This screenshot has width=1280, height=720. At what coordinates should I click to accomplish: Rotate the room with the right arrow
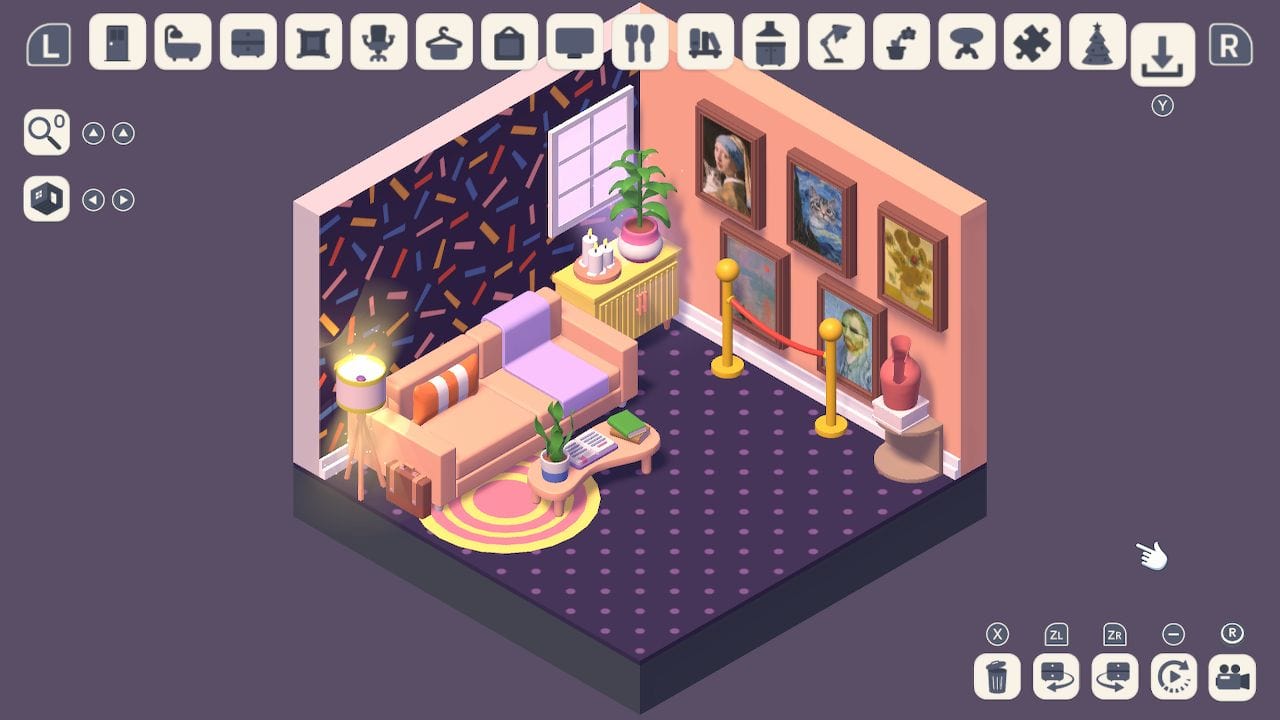click(x=122, y=199)
